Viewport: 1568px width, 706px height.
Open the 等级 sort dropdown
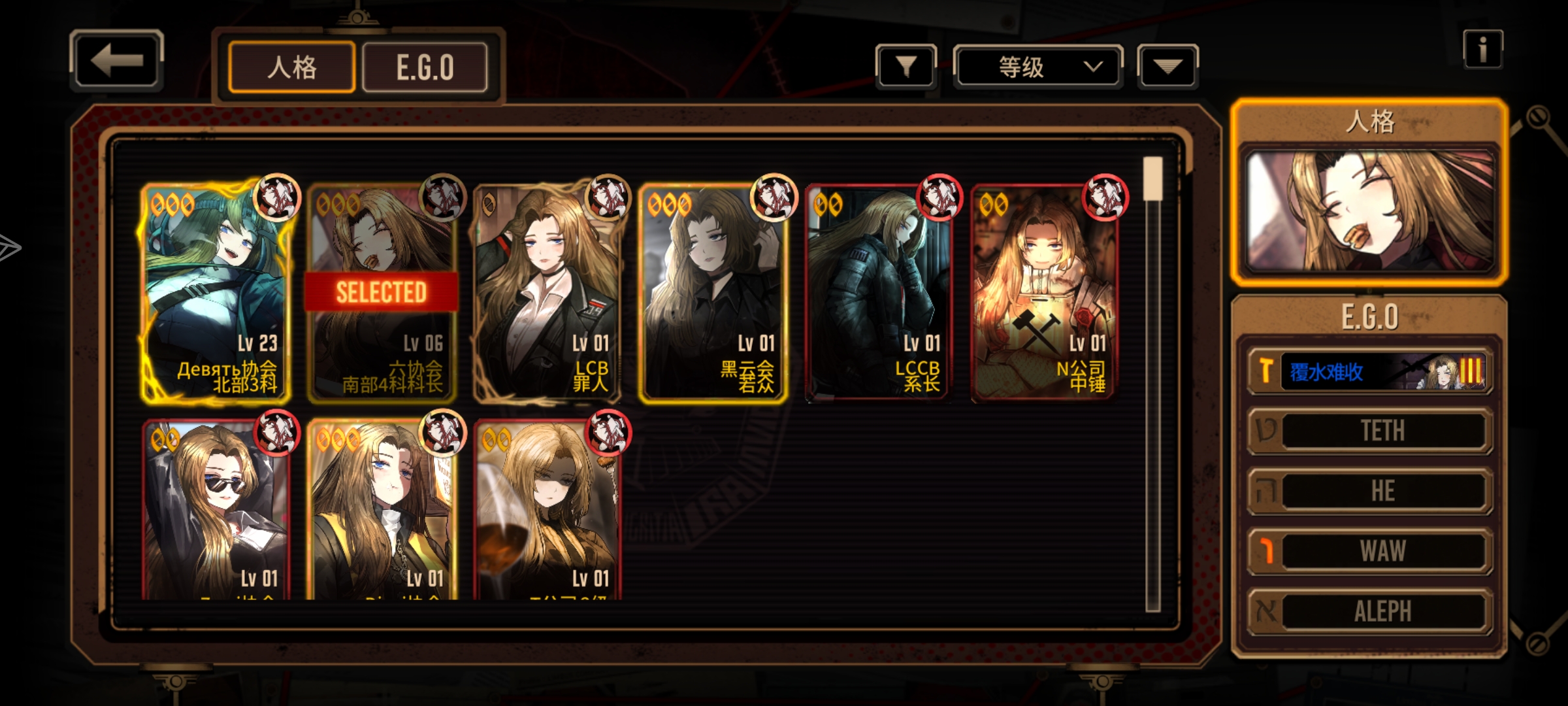[1037, 66]
